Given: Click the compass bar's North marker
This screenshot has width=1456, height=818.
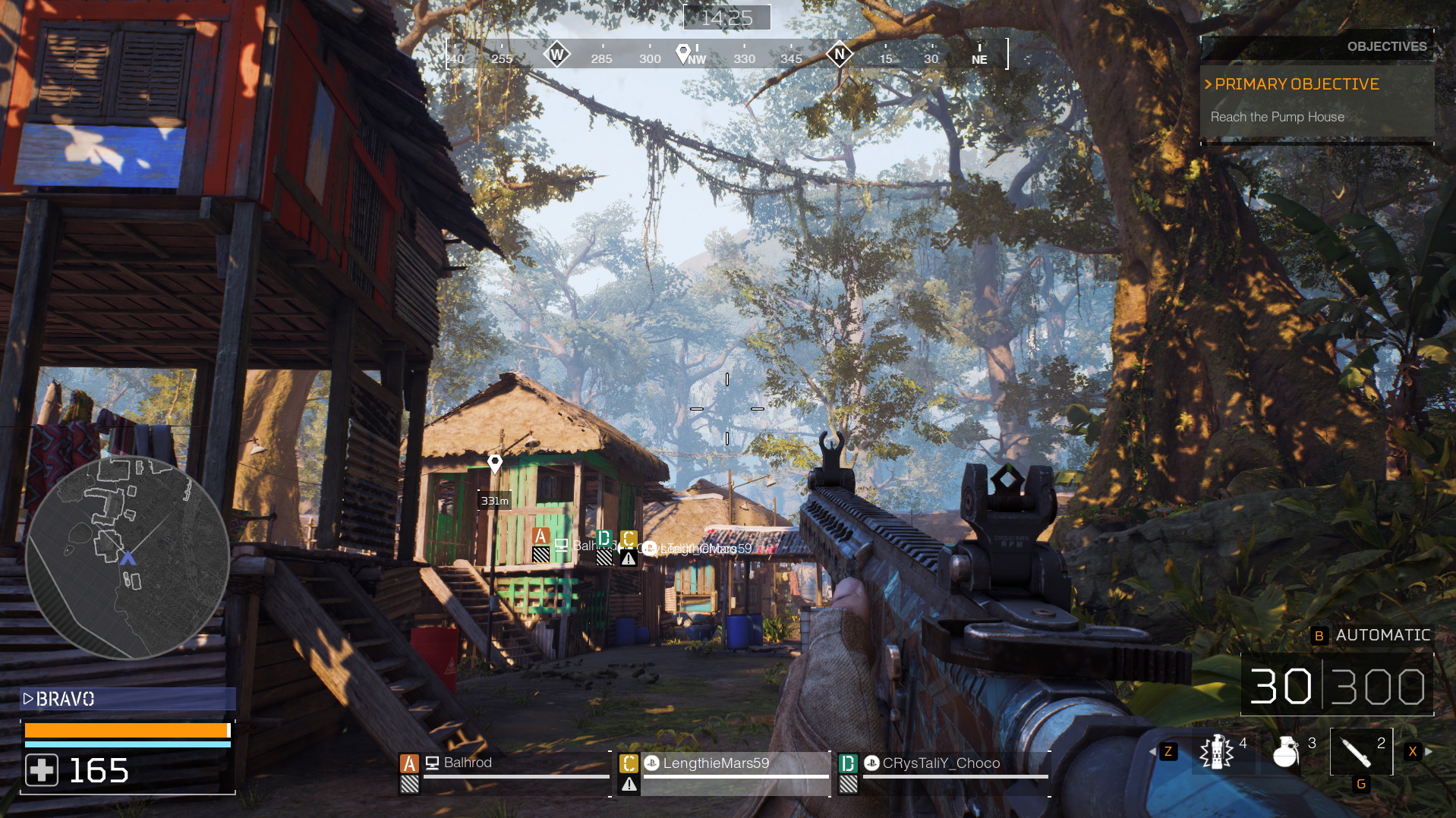Looking at the screenshot, I should (x=839, y=54).
